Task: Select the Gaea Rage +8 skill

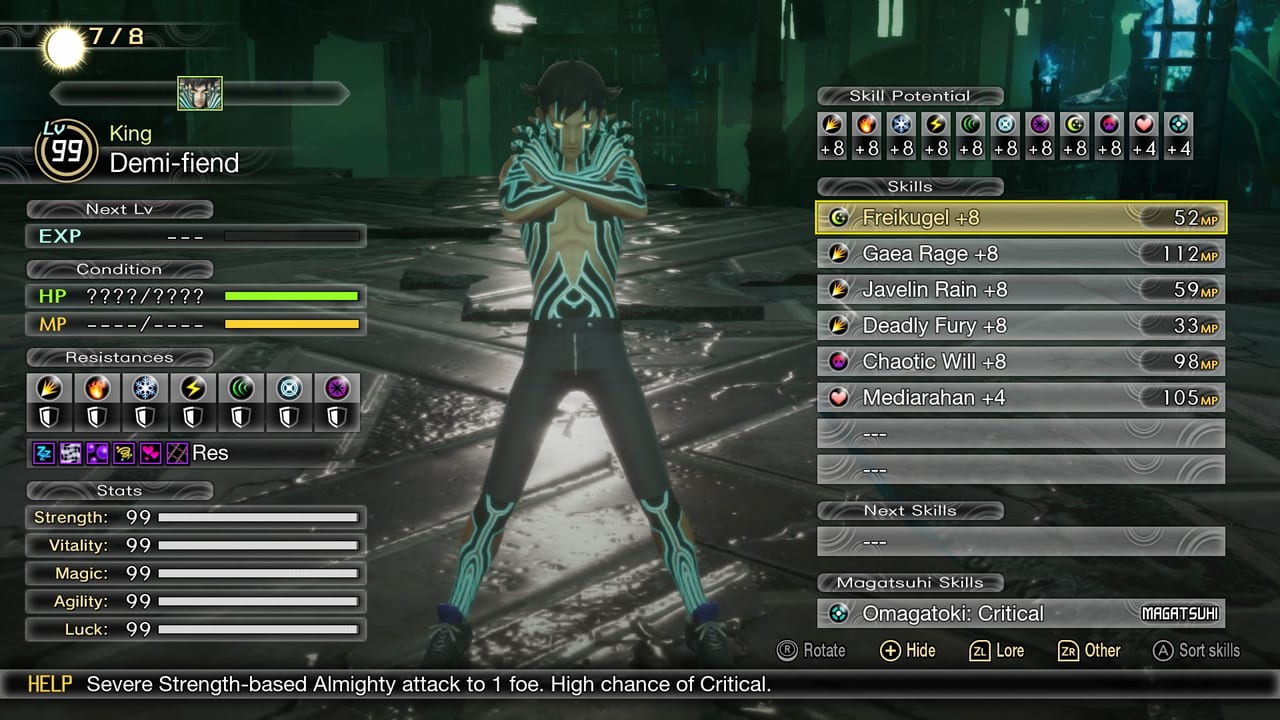Action: (1020, 253)
